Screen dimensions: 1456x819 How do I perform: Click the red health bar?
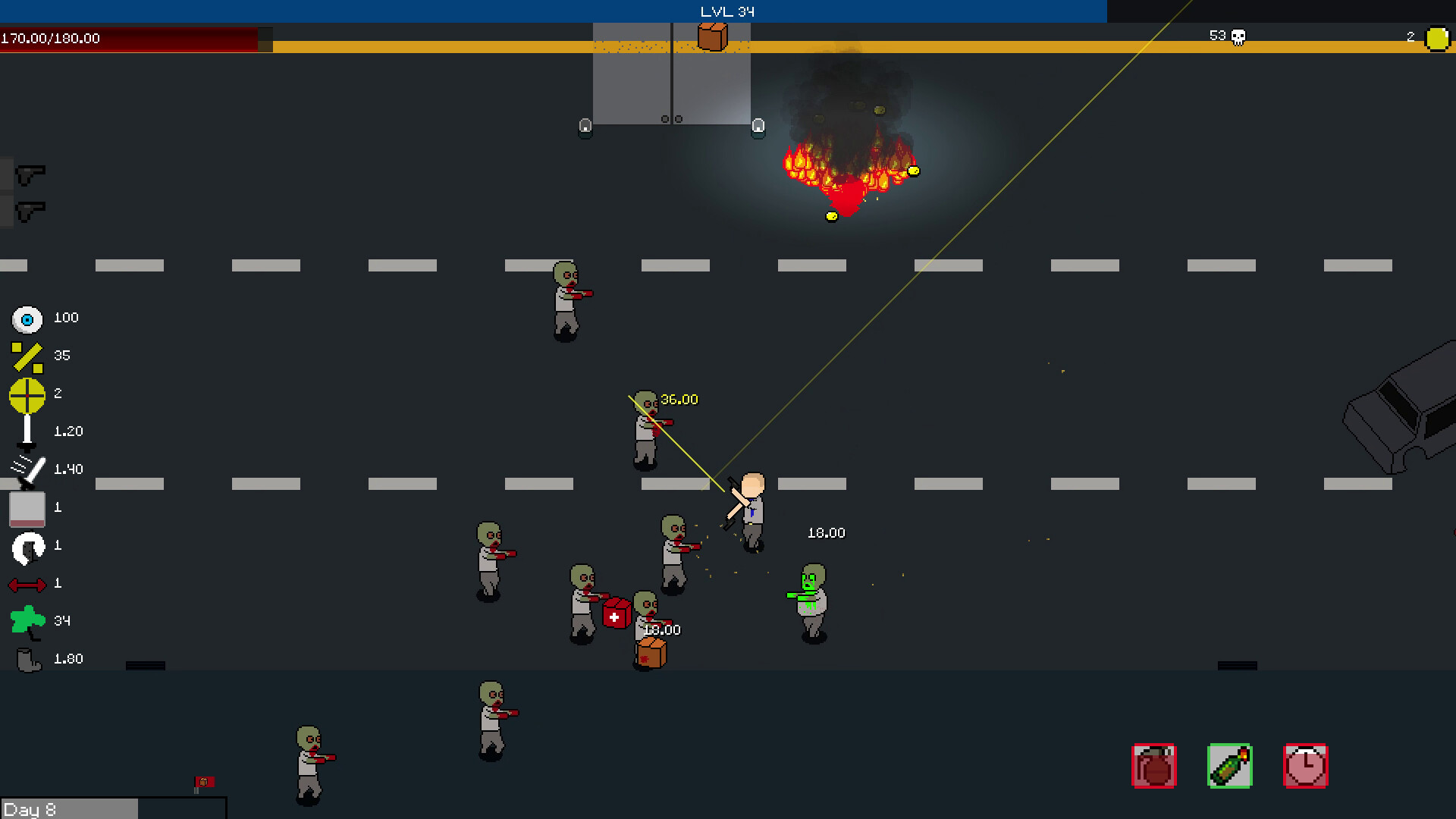tap(129, 38)
